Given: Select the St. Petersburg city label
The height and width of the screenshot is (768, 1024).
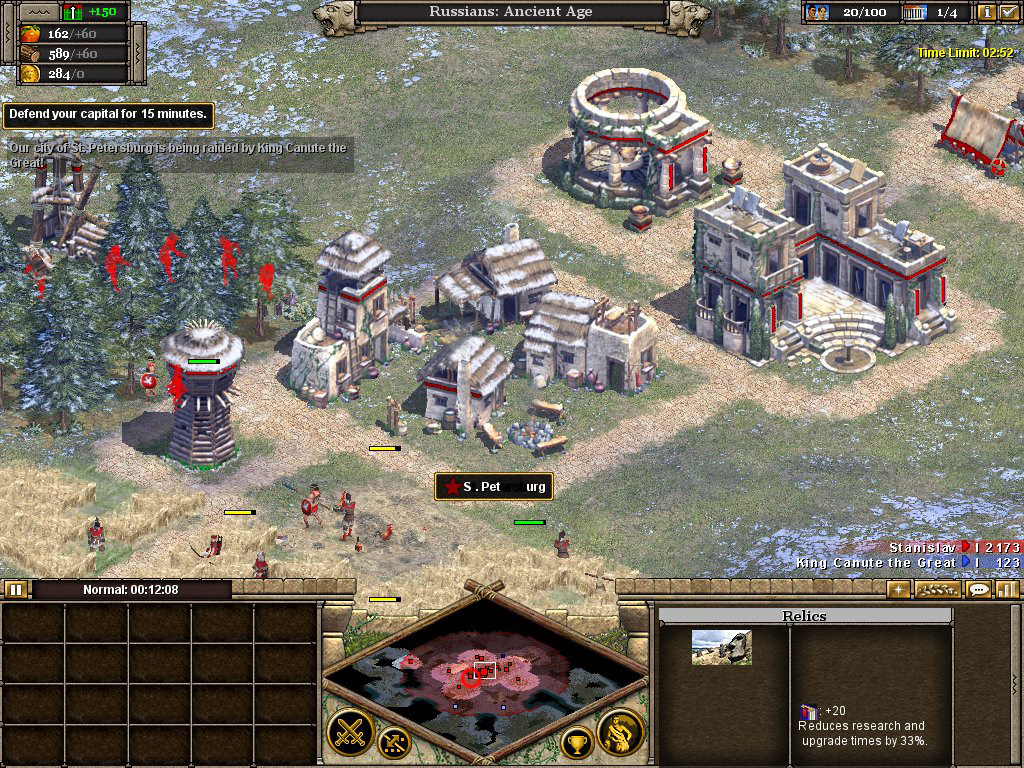Looking at the screenshot, I should 494,487.
